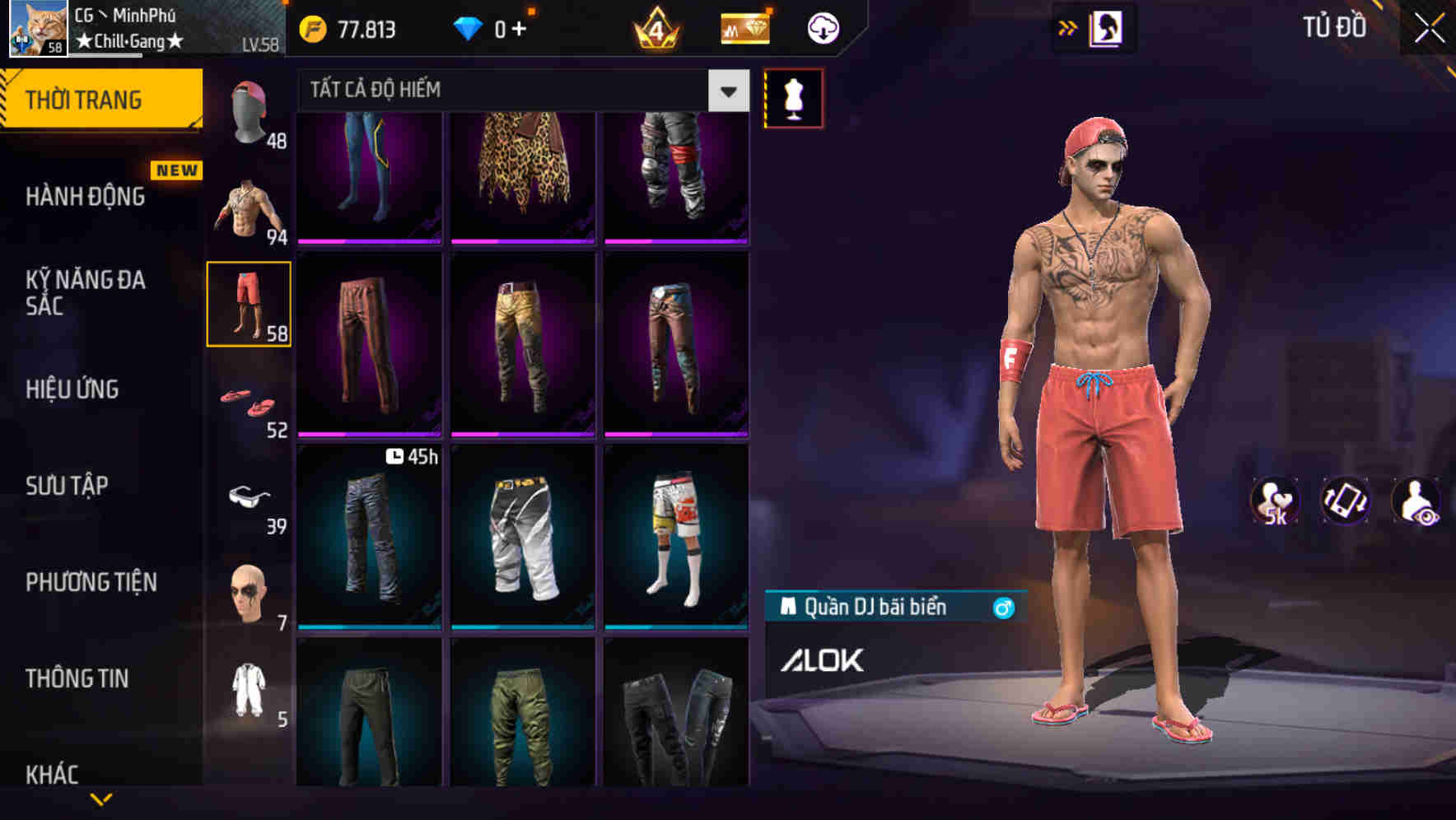Toggle the male gender symbol on Quần DJ bãi biển
1456x820 pixels.
(x=1004, y=606)
